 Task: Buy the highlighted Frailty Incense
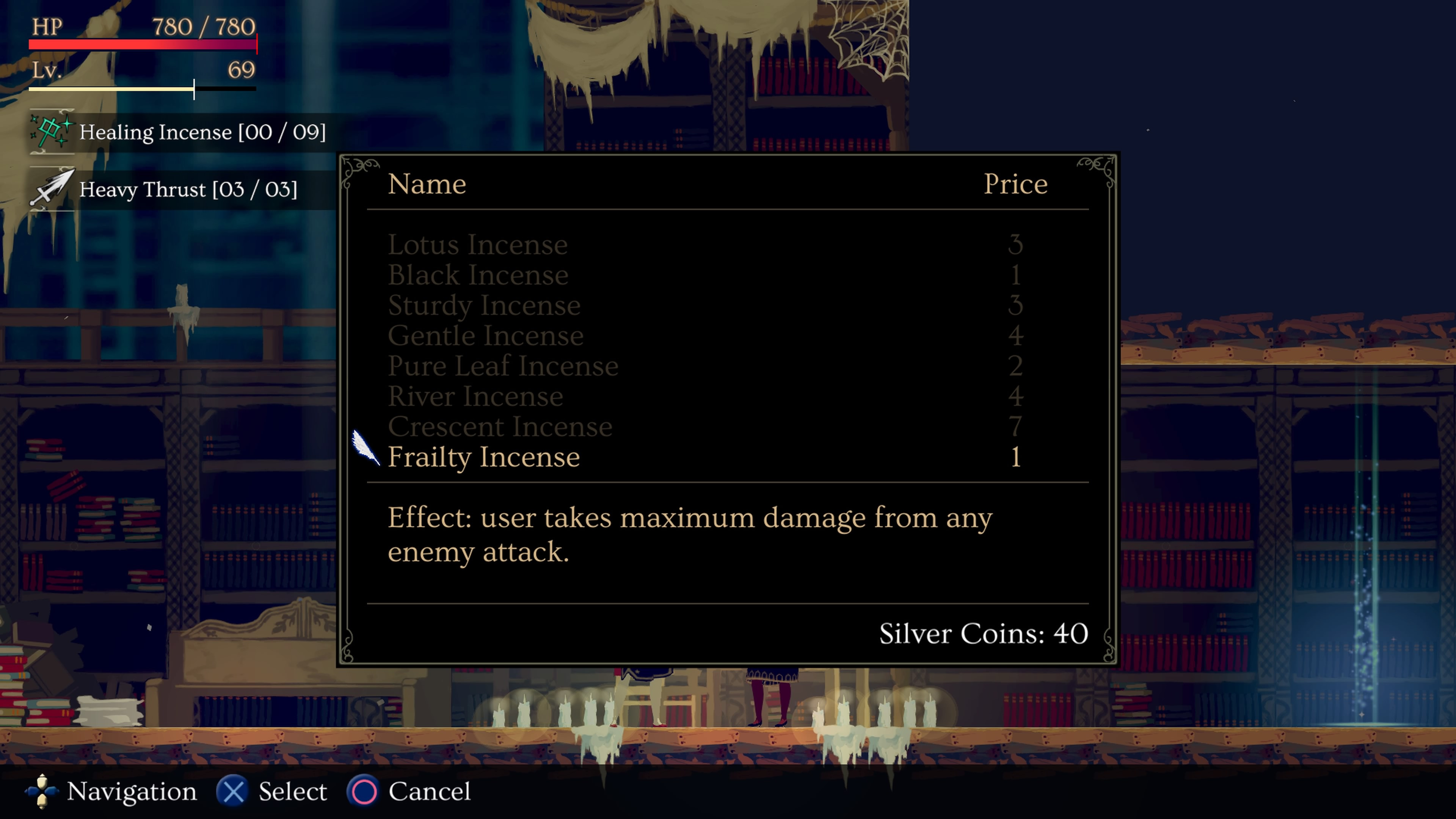point(484,457)
